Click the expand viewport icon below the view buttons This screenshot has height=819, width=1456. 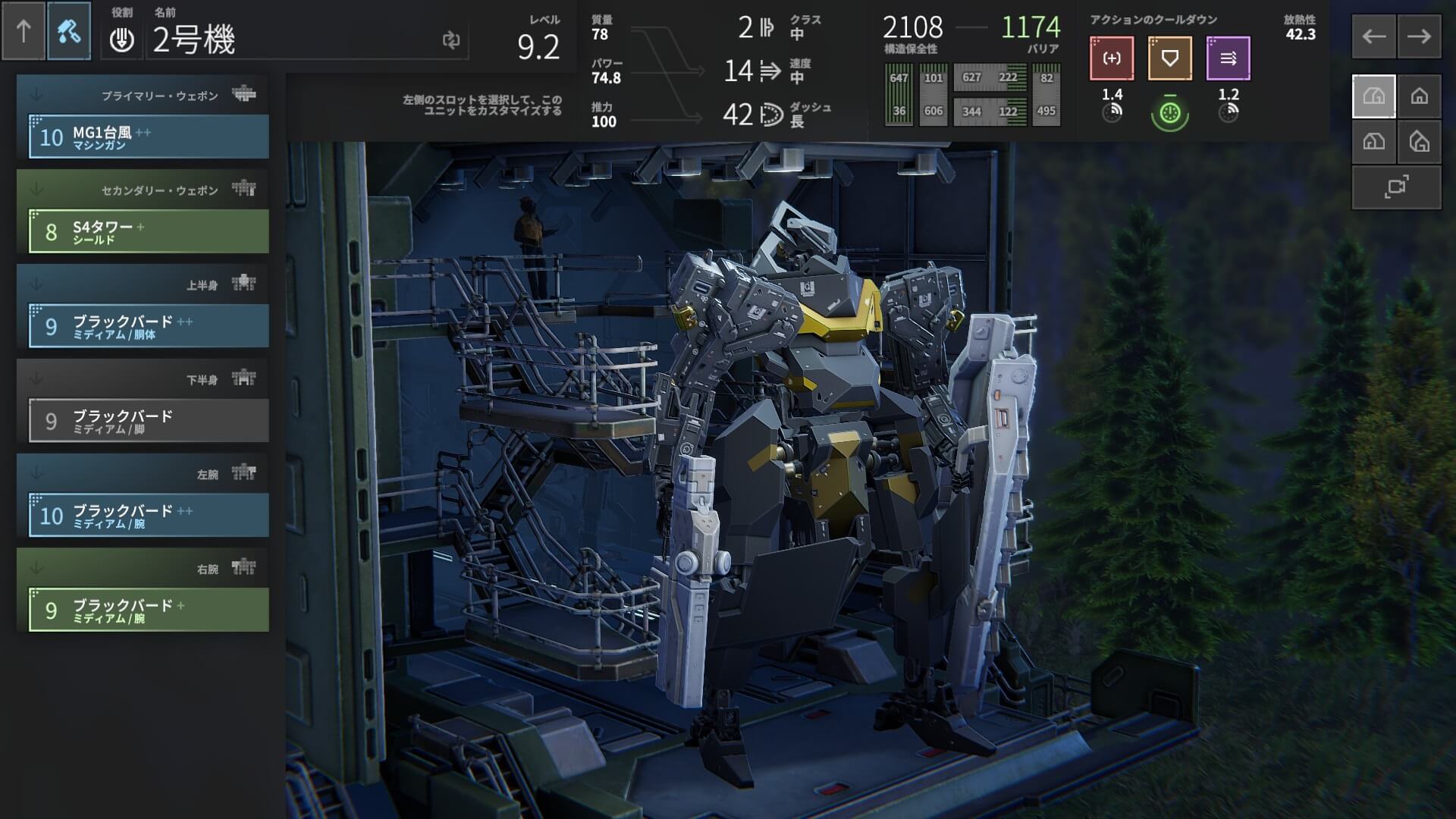1395,188
